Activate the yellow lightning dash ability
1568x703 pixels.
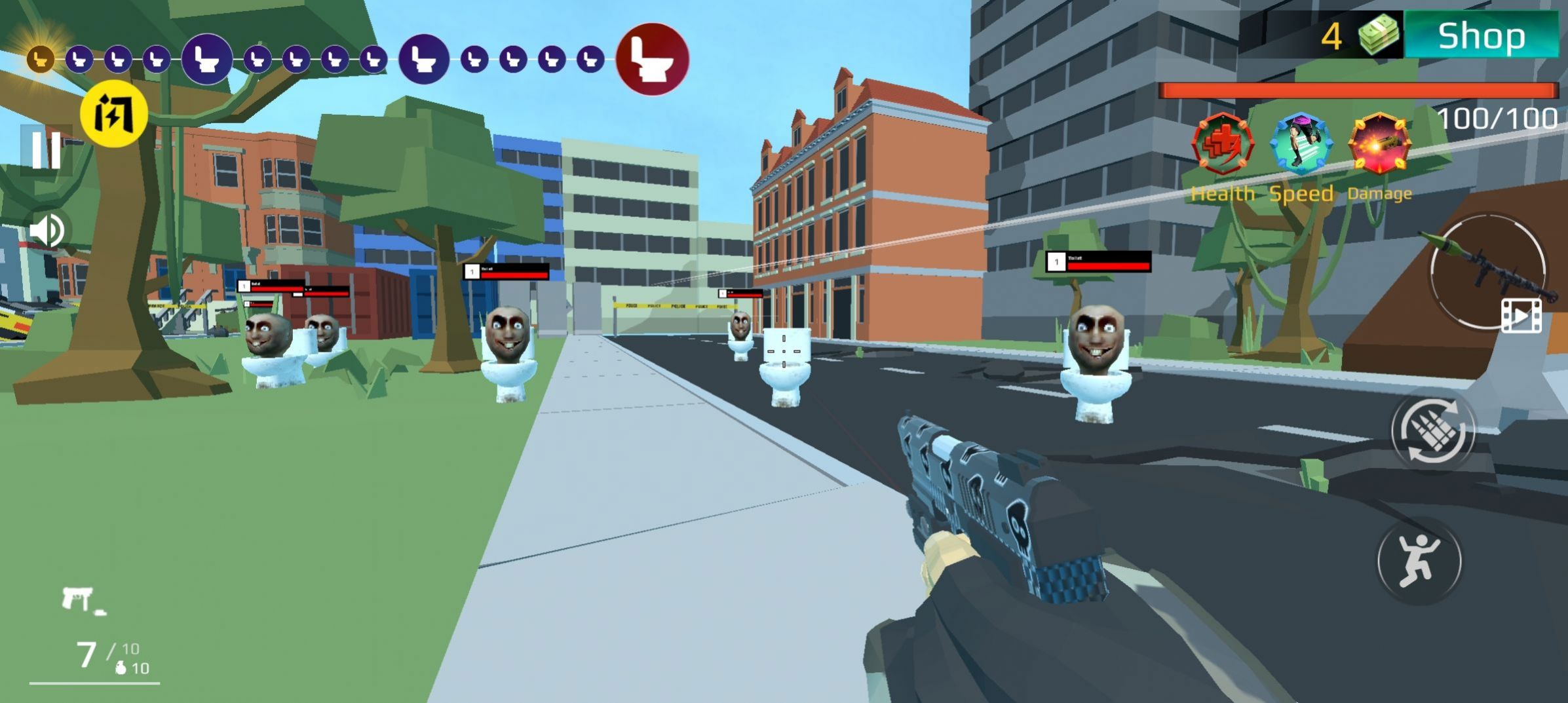tap(114, 114)
